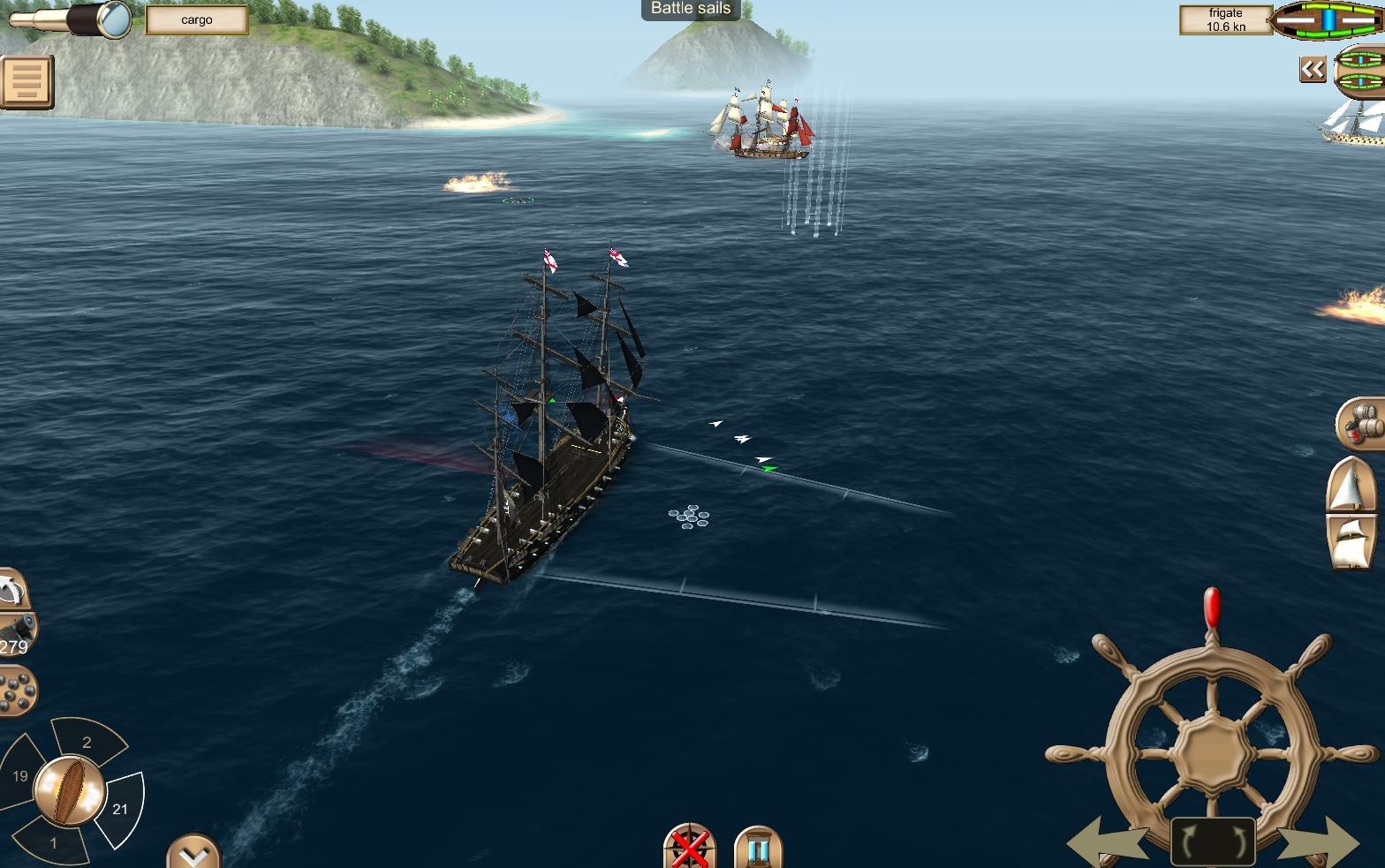Select the cannon sector labeled 19
The width and height of the screenshot is (1385, 868).
point(21,775)
